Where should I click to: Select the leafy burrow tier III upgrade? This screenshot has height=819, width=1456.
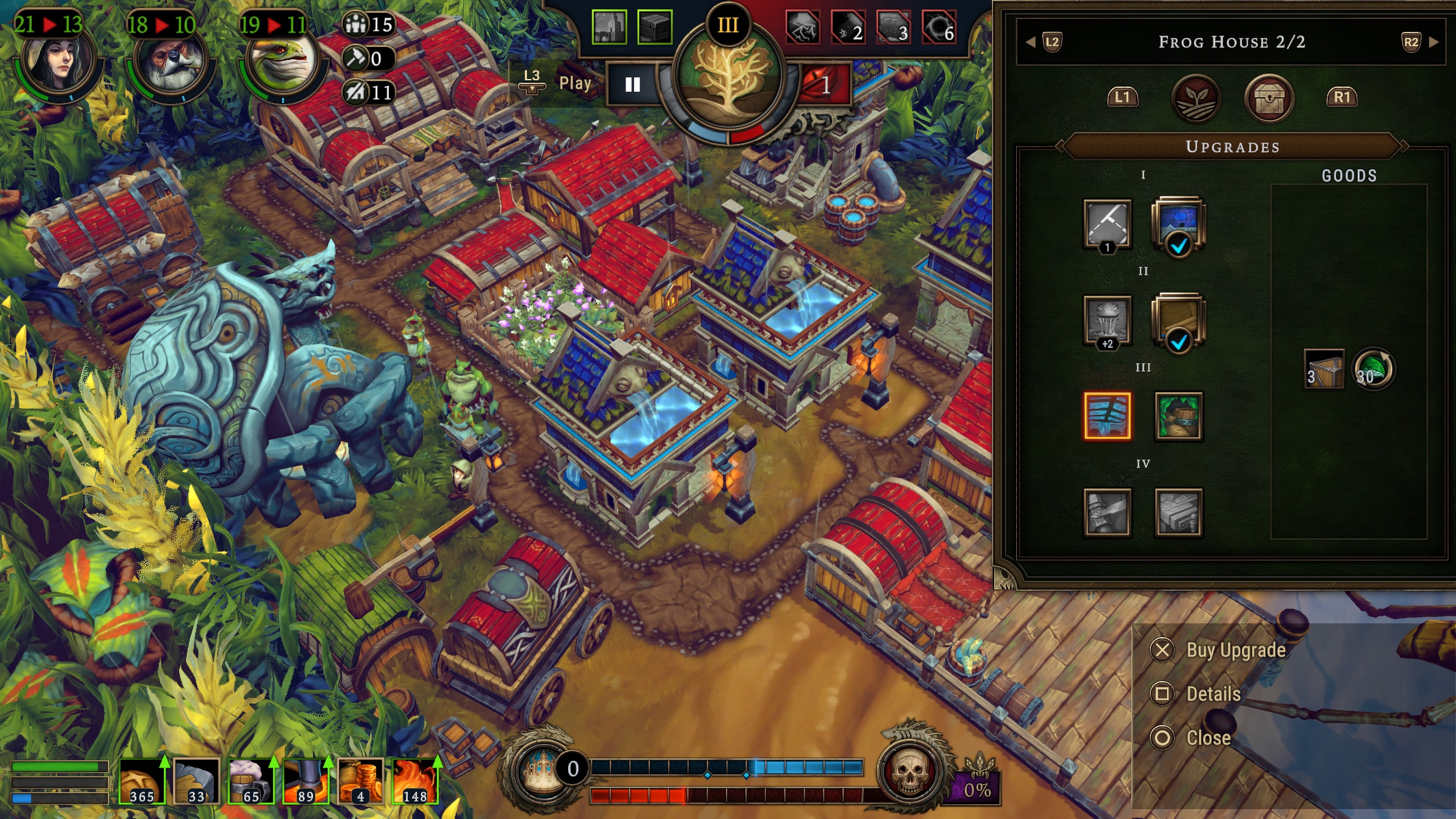click(x=1178, y=416)
